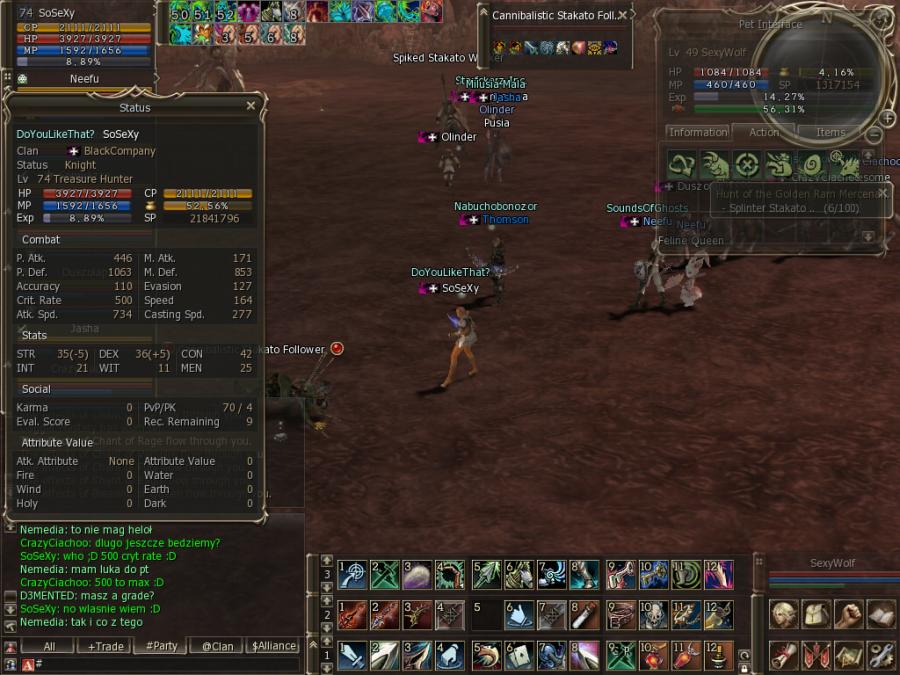This screenshot has height=675, width=900.
Task: Activate the skull skill in hotbar row 2
Action: [653, 614]
